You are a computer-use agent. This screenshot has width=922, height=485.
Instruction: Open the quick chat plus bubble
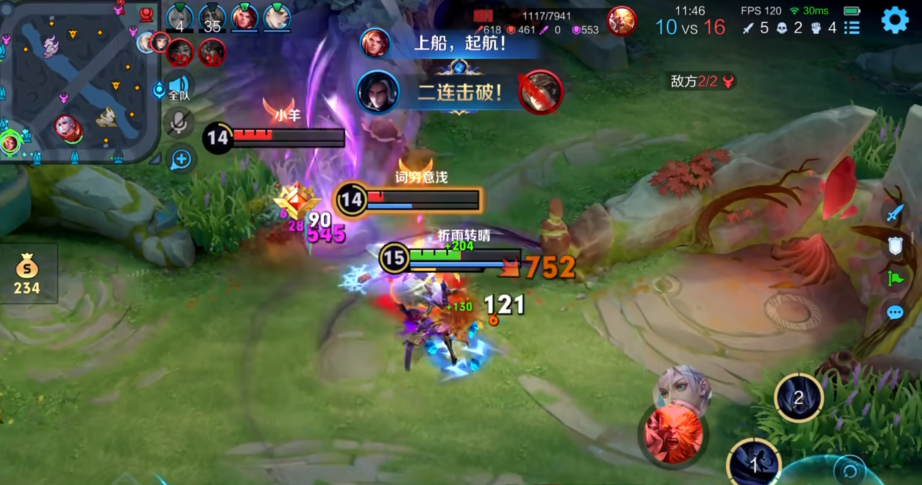(181, 158)
